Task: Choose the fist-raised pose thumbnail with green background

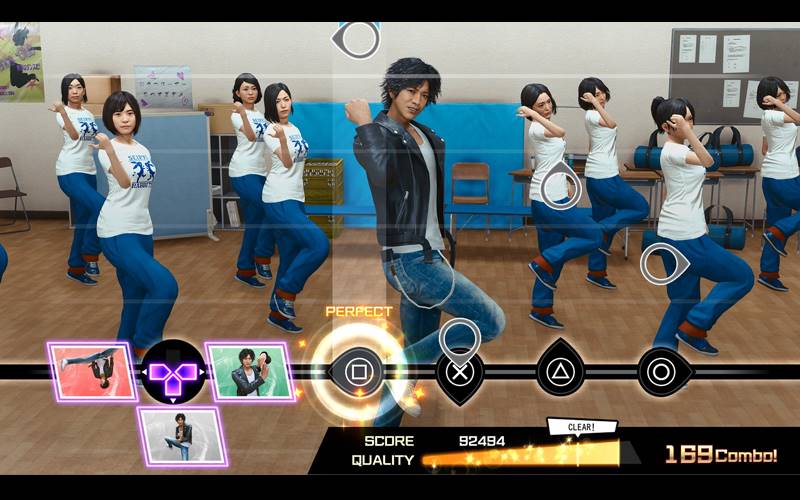Action: click(x=250, y=371)
